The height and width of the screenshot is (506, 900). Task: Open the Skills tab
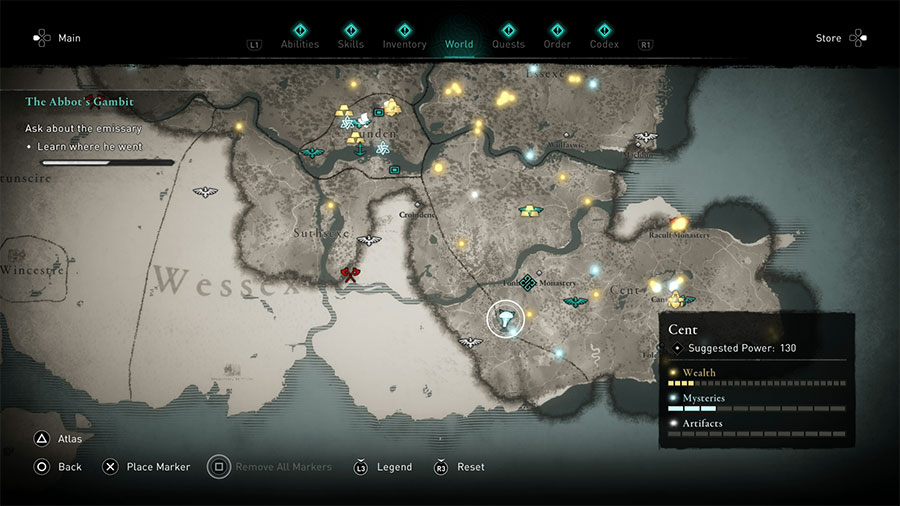click(350, 44)
